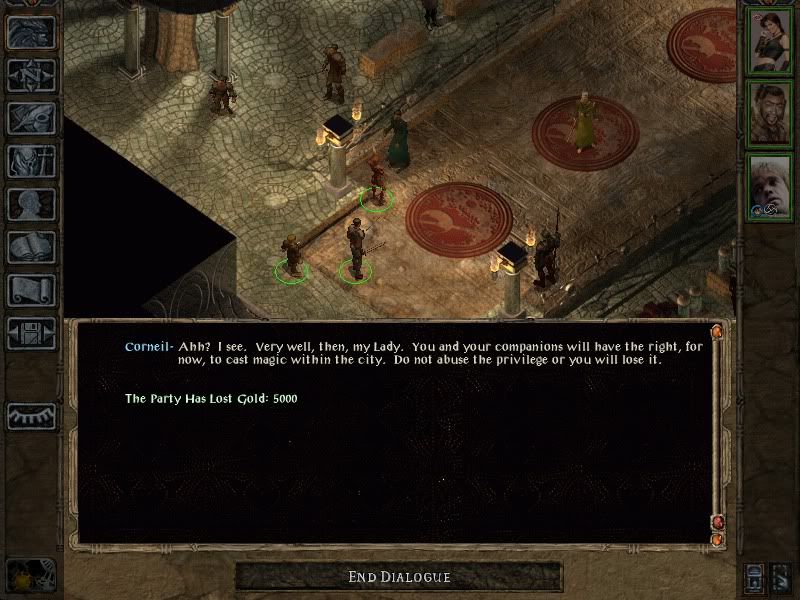
Task: Rest the party with closed-eye icon
Action: tap(32, 415)
